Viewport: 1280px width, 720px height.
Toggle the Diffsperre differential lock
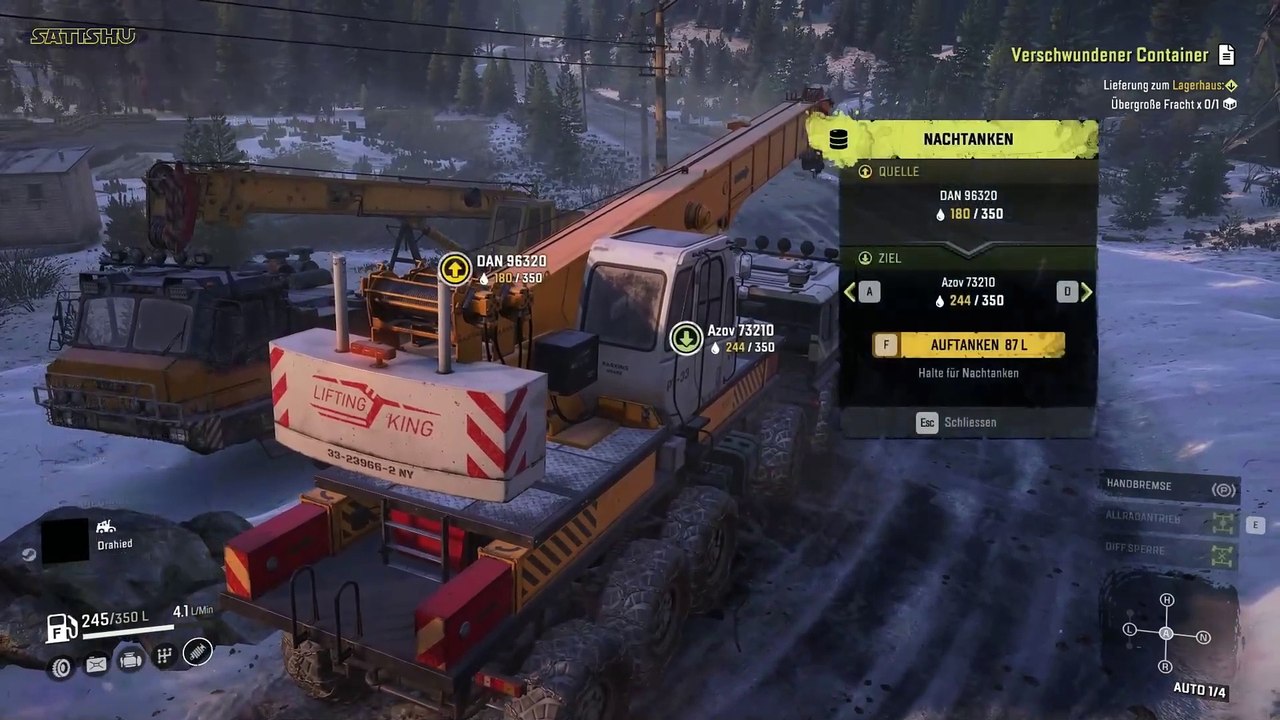click(x=1221, y=552)
